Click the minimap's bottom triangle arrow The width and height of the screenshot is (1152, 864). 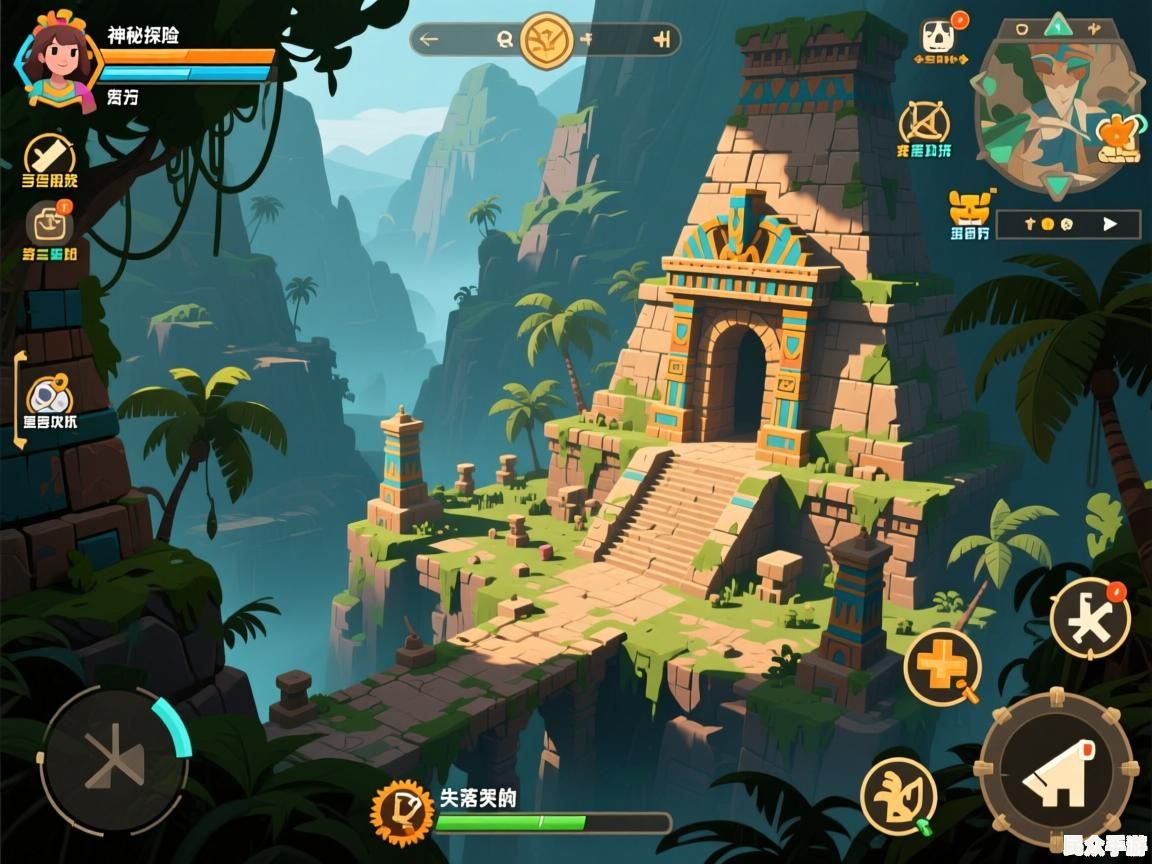(x=1058, y=184)
